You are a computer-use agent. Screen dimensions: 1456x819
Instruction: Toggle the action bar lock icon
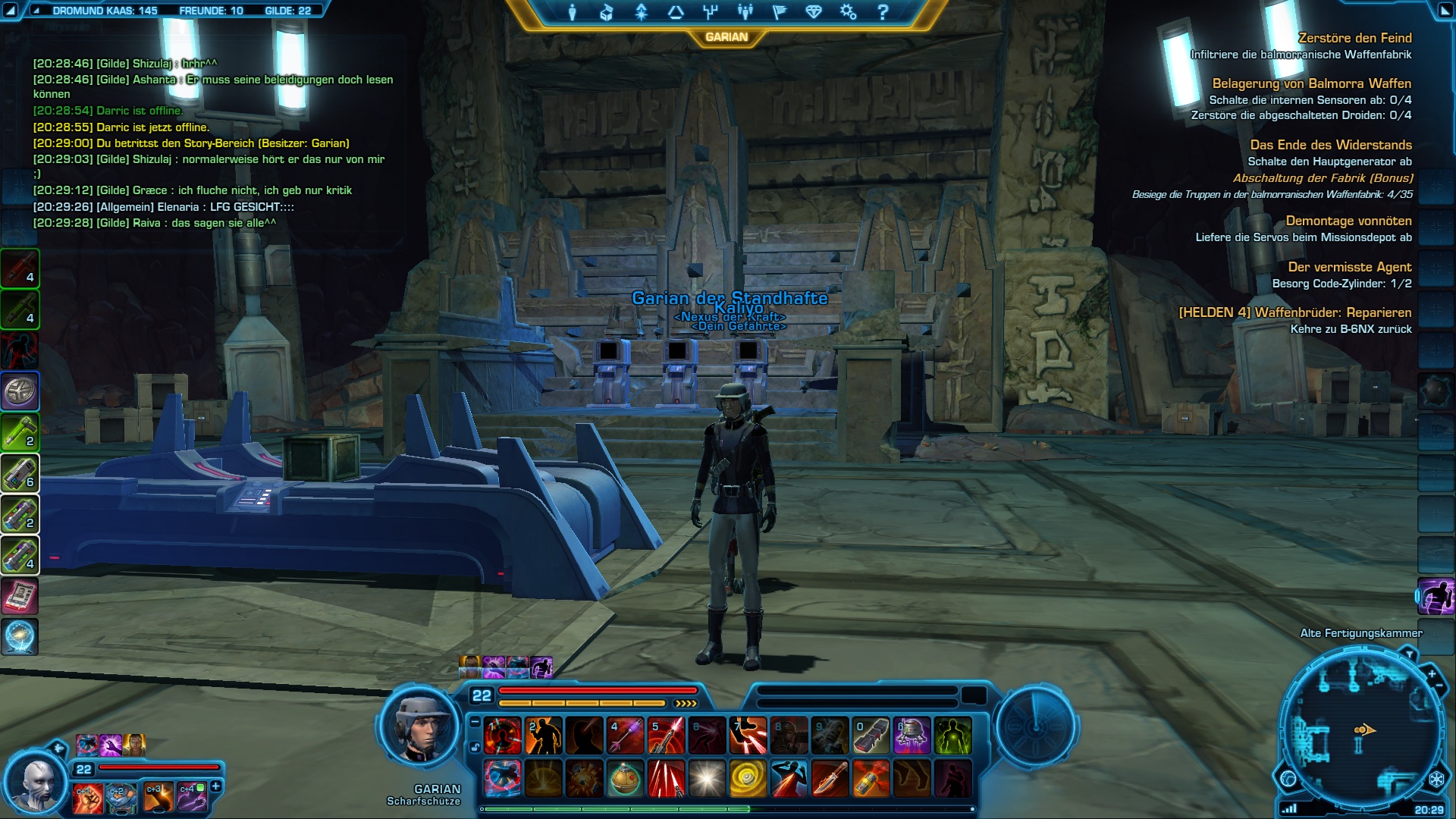(475, 747)
